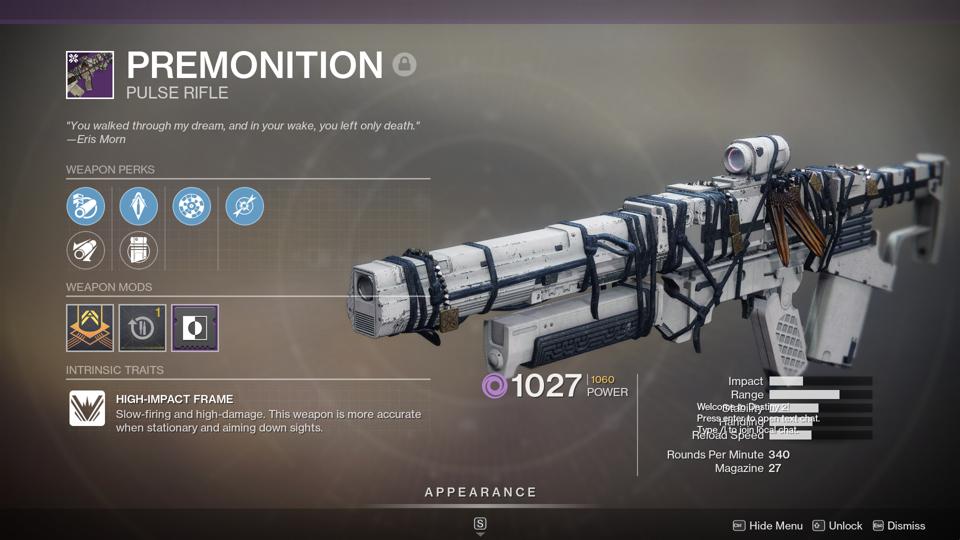Image resolution: width=960 pixels, height=540 pixels.
Task: Inspect the High-Impact Frame intrinsic trait icon
Action: point(87,408)
